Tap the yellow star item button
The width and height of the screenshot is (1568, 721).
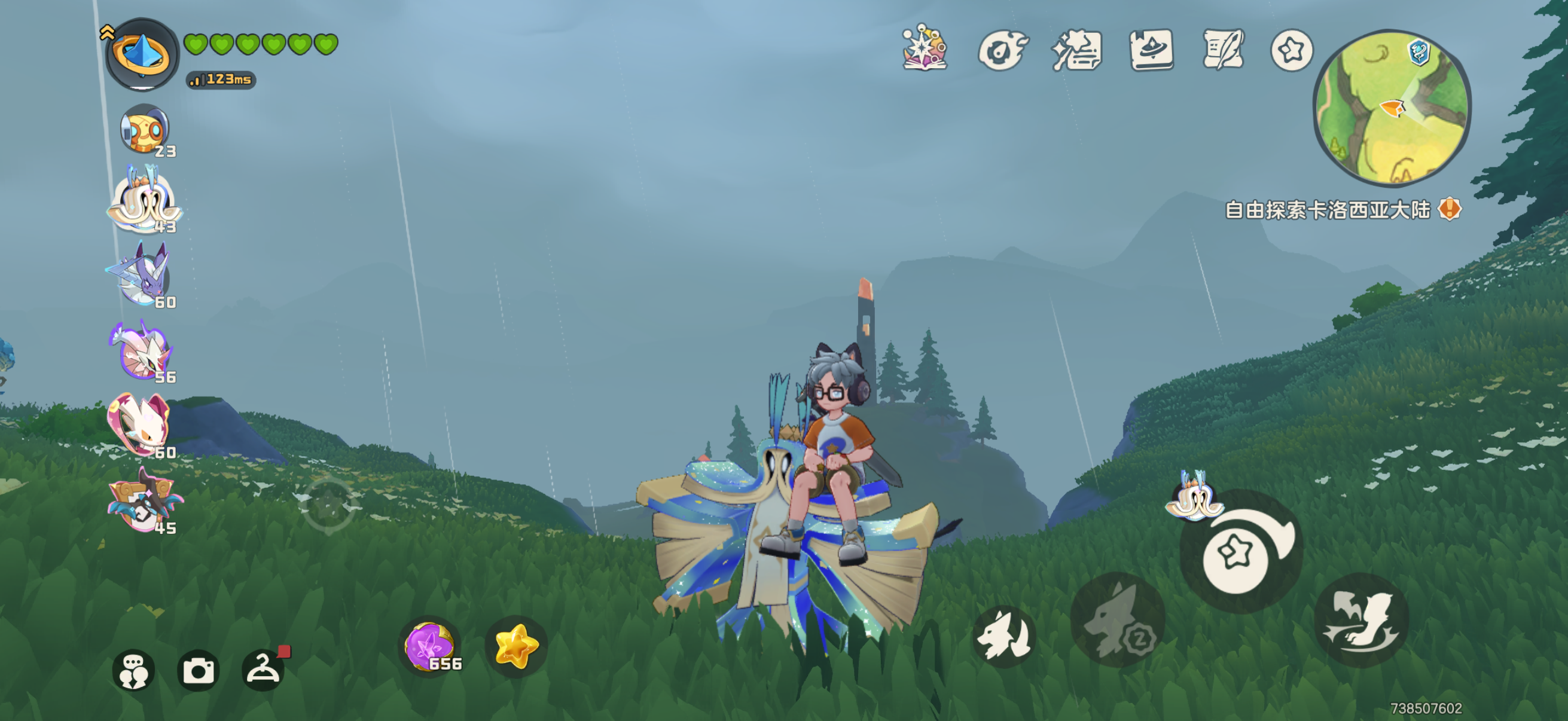516,646
